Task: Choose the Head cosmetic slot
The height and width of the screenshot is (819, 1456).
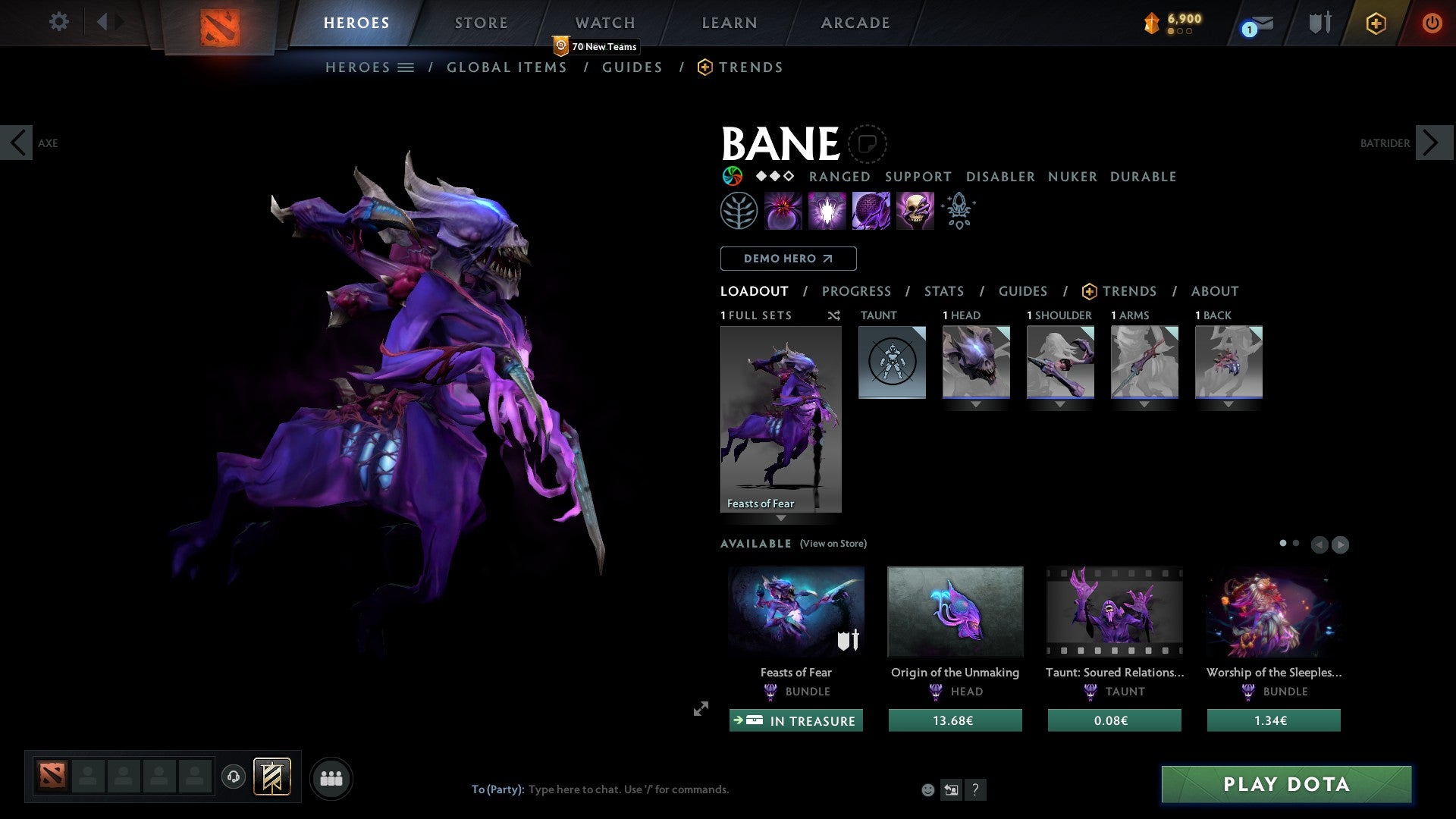Action: (x=976, y=362)
